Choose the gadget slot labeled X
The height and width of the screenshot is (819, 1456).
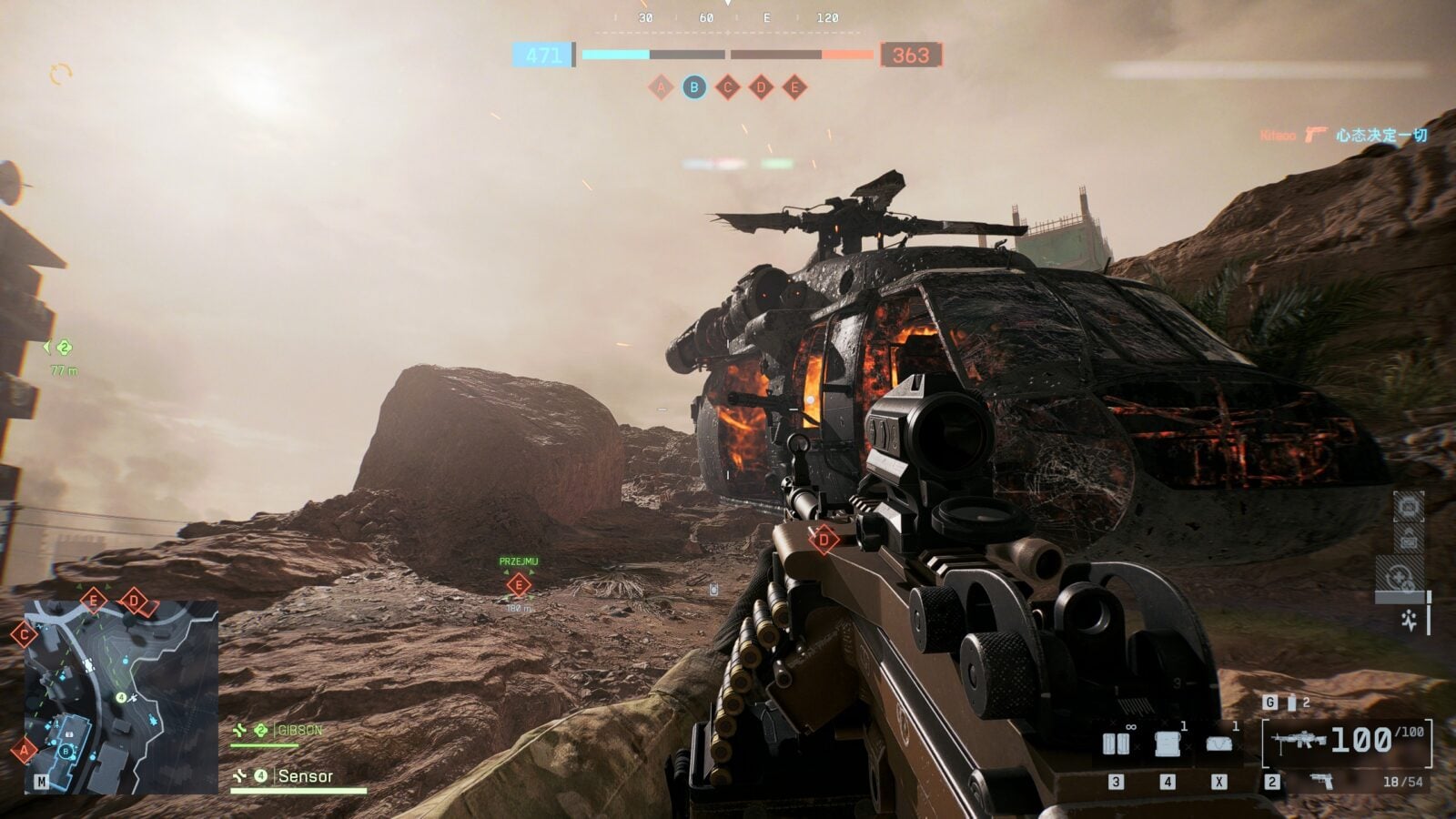1219,744
